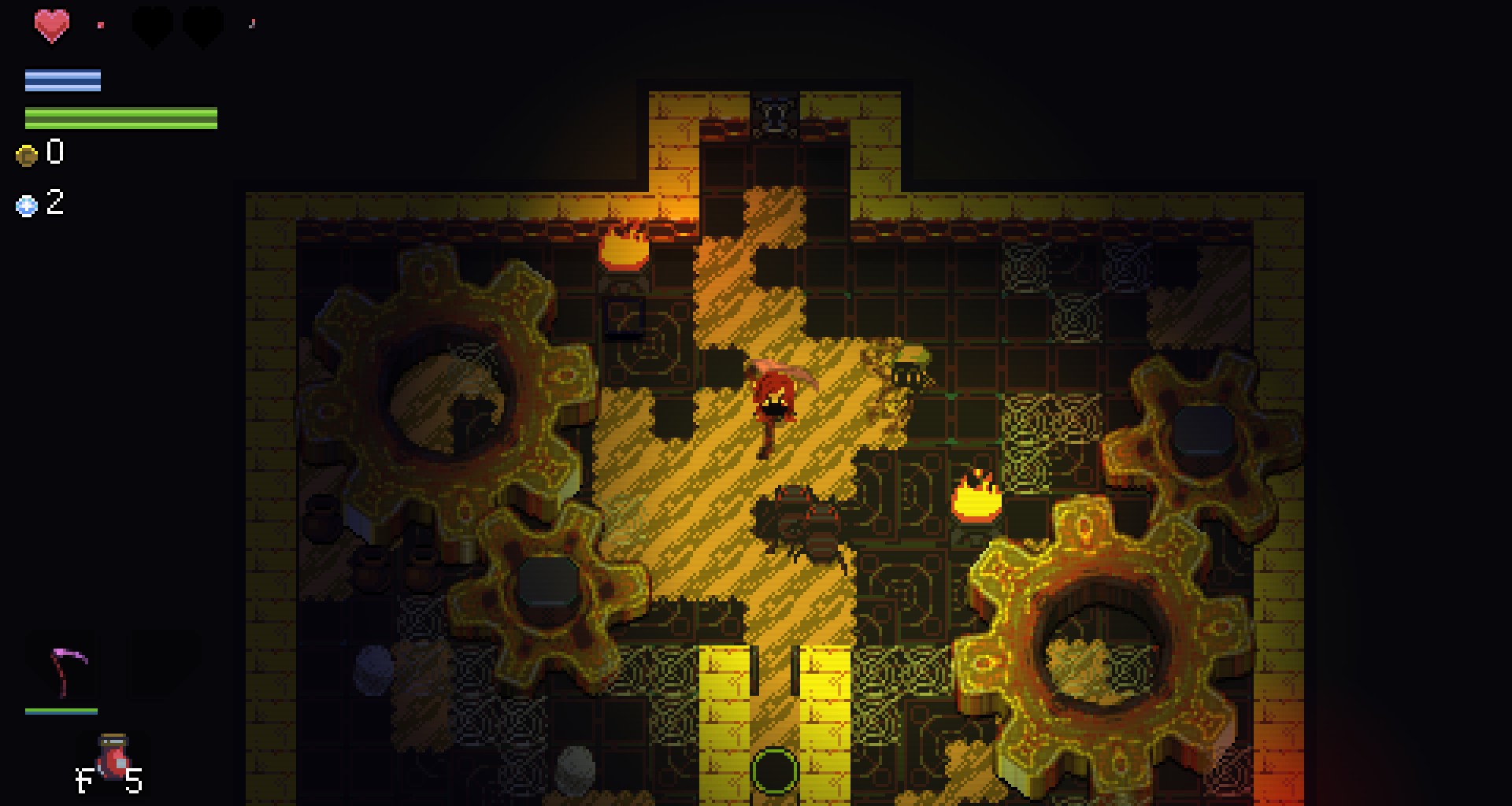This screenshot has width=1512, height=806.
Task: Click the blue mana bar
Action: point(63,79)
